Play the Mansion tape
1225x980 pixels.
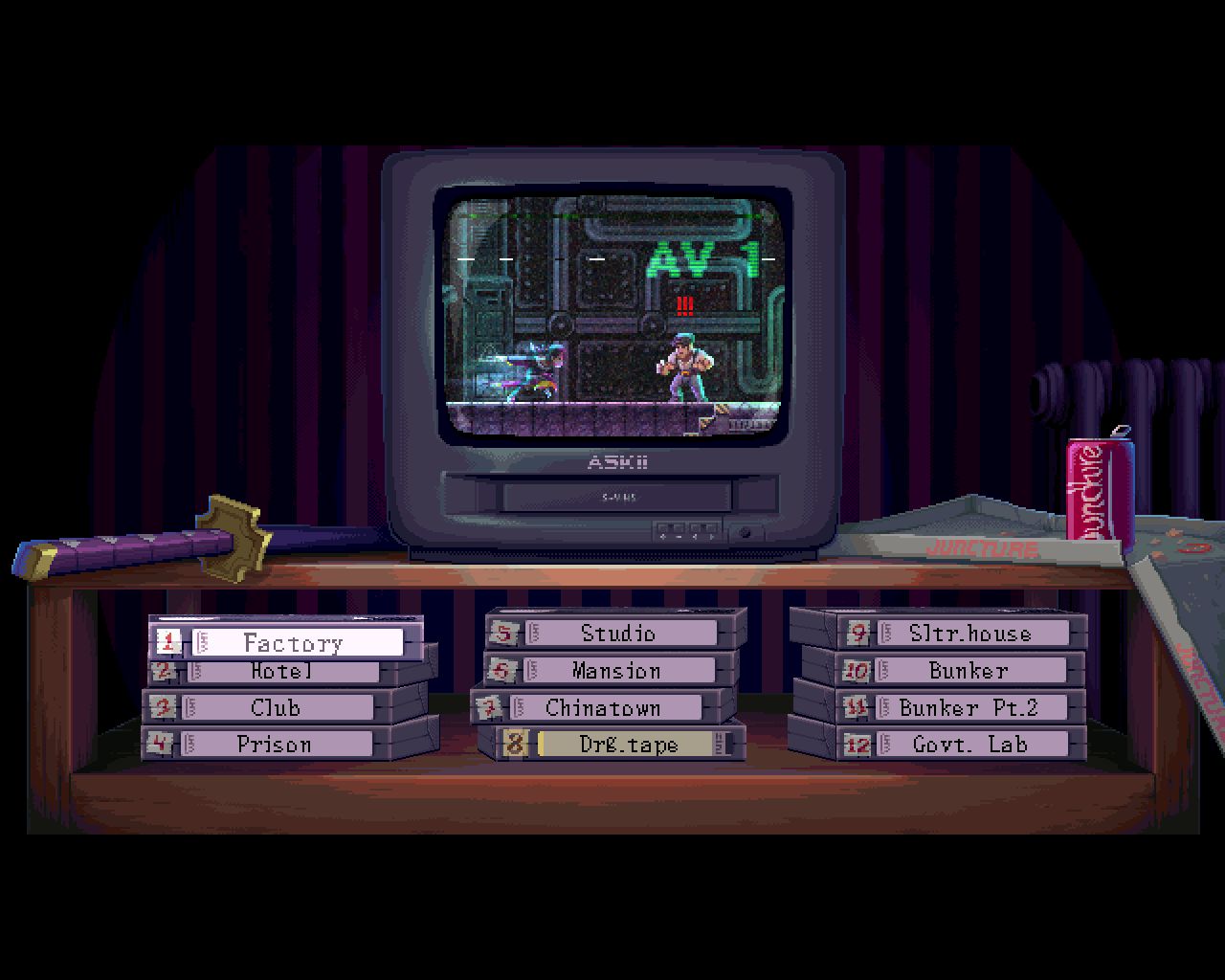click(615, 670)
